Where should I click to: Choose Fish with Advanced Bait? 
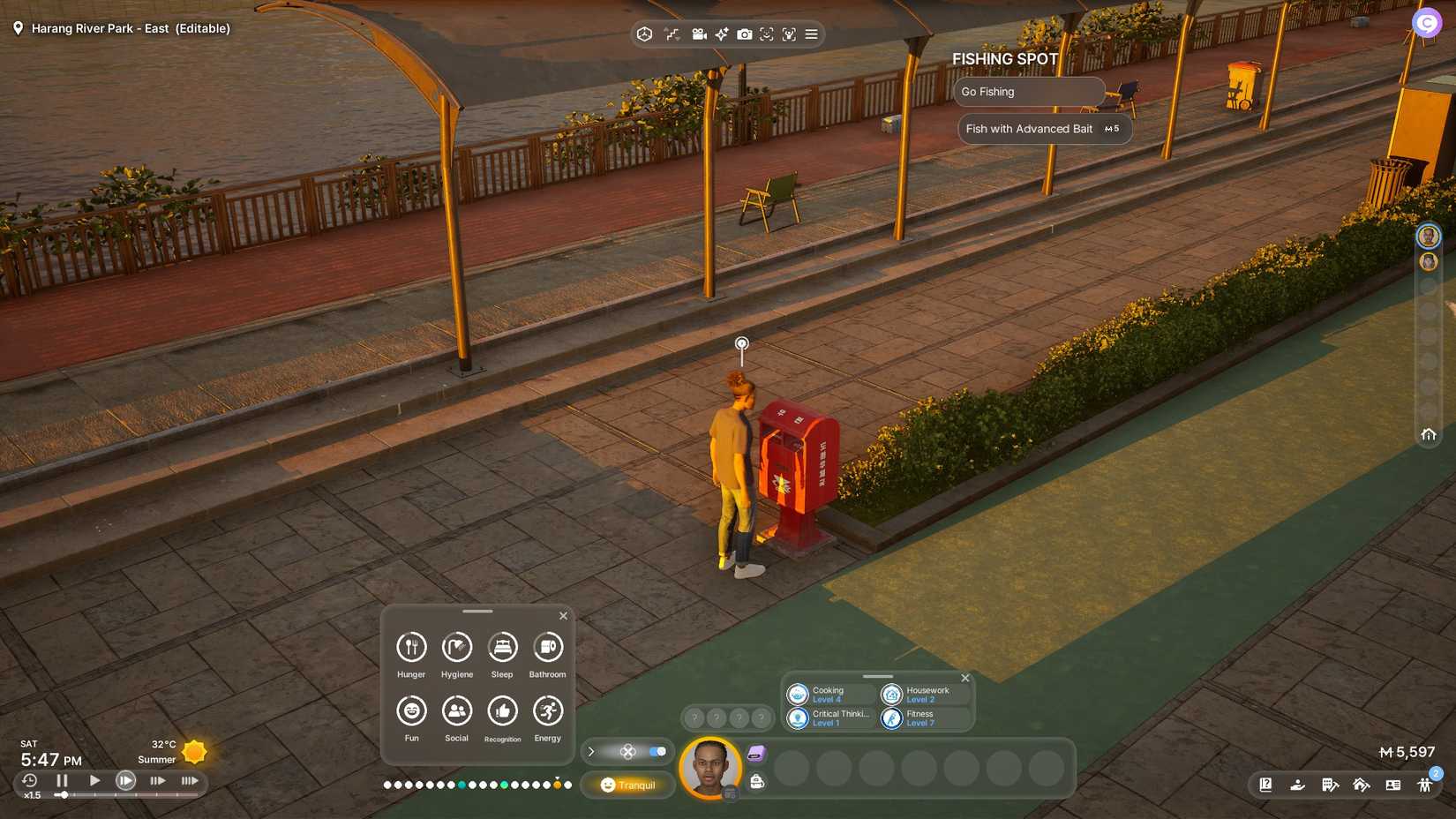pyautogui.click(x=1044, y=129)
